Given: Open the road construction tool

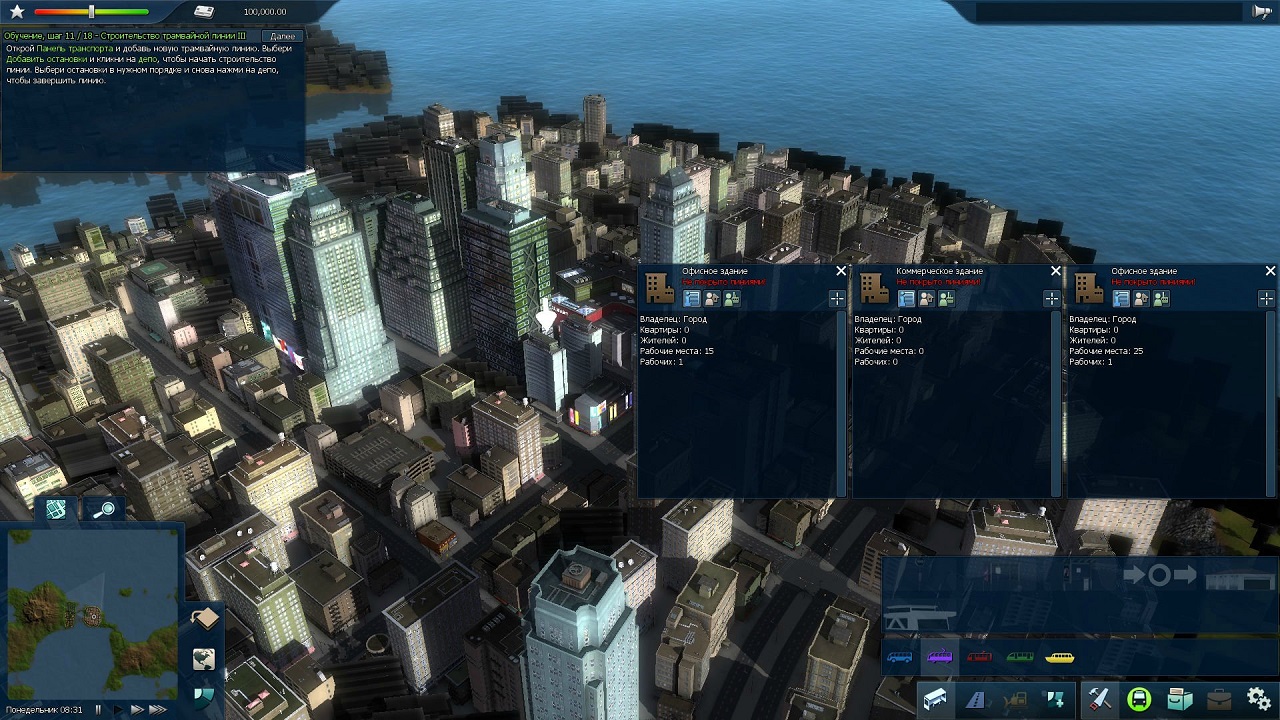Looking at the screenshot, I should click(975, 699).
